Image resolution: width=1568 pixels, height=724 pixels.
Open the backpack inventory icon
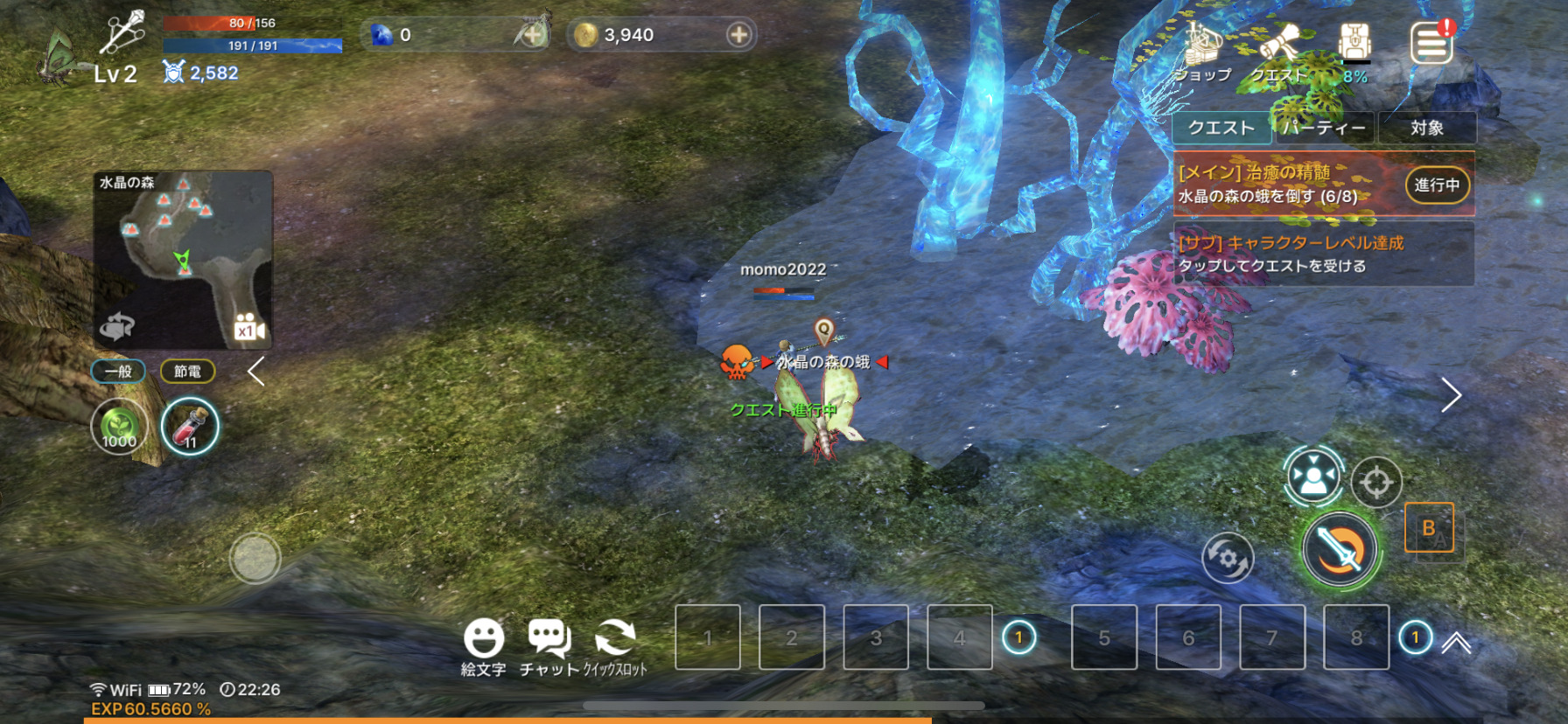(x=1354, y=45)
